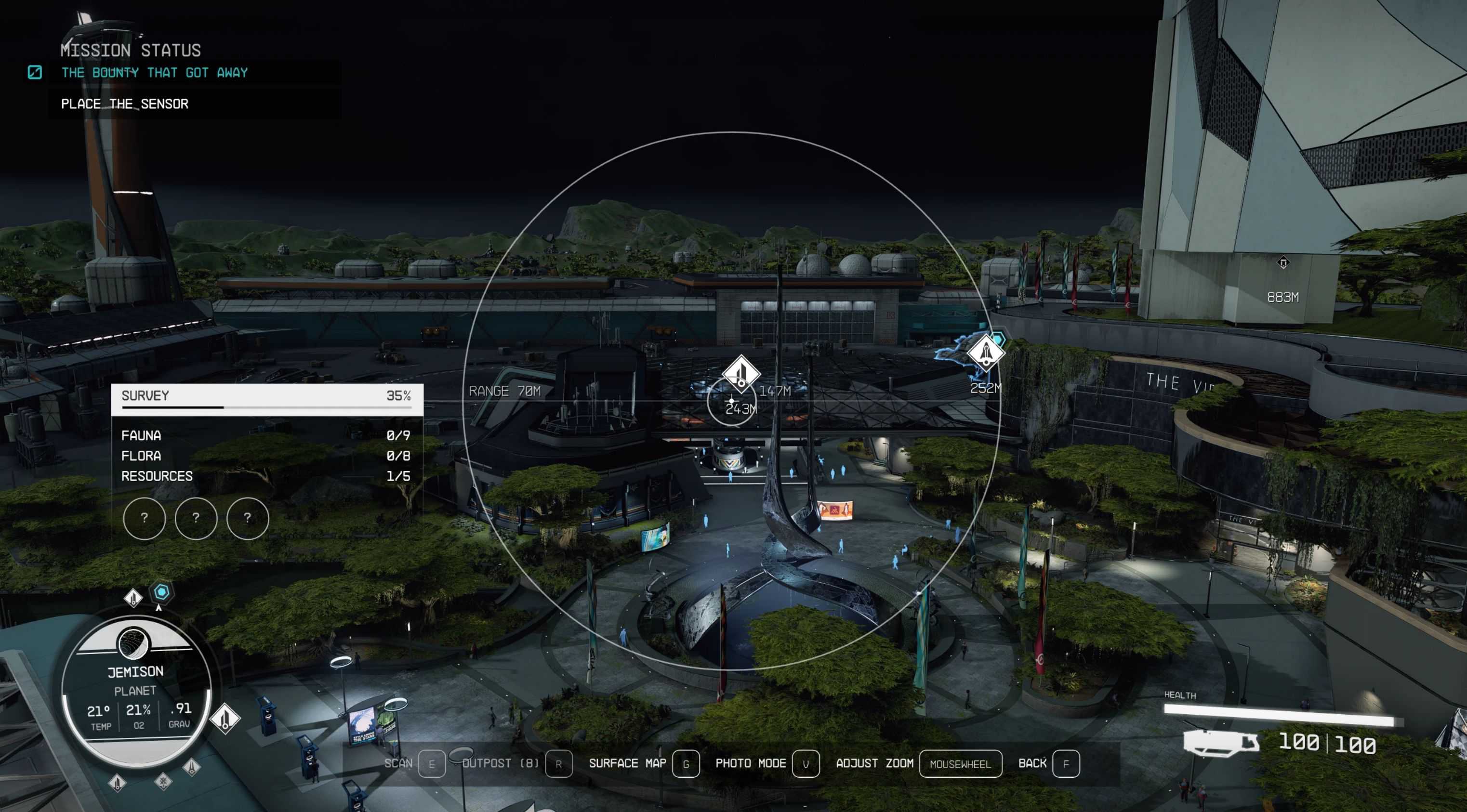Click the distant marker labeled 883M
This screenshot has width=1467, height=812.
1283,263
